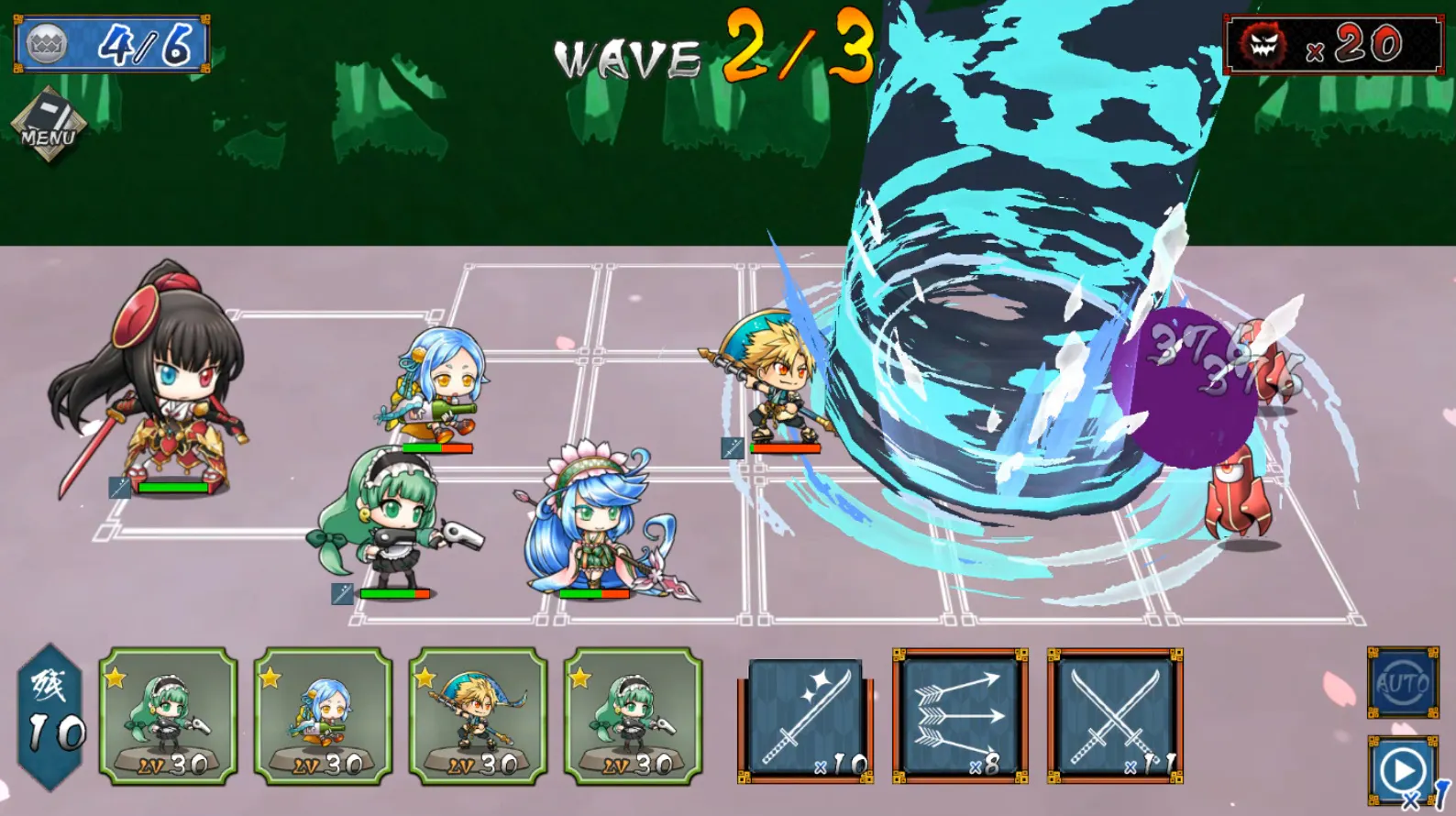
Task: Open the MENU button
Action: point(49,127)
